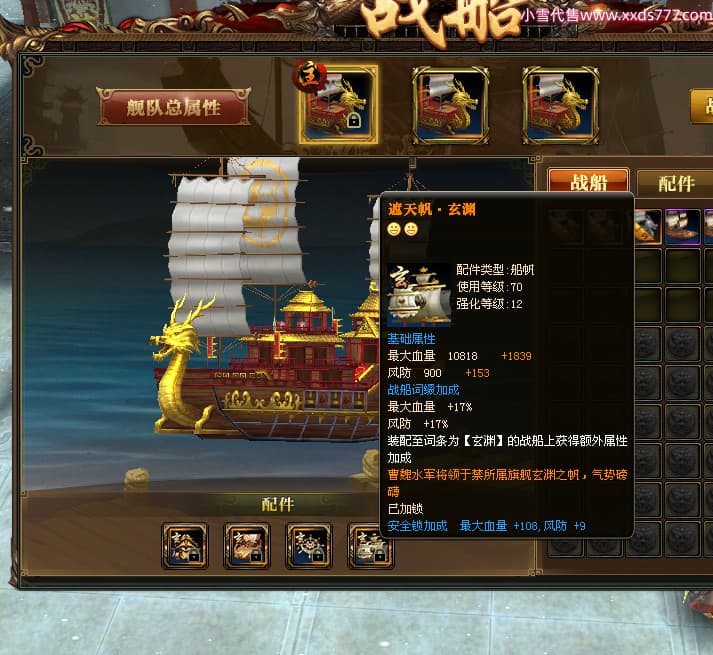This screenshot has width=713, height=655.
Task: Open the 舰队总属性 fleet attributes panel
Action: [x=173, y=106]
